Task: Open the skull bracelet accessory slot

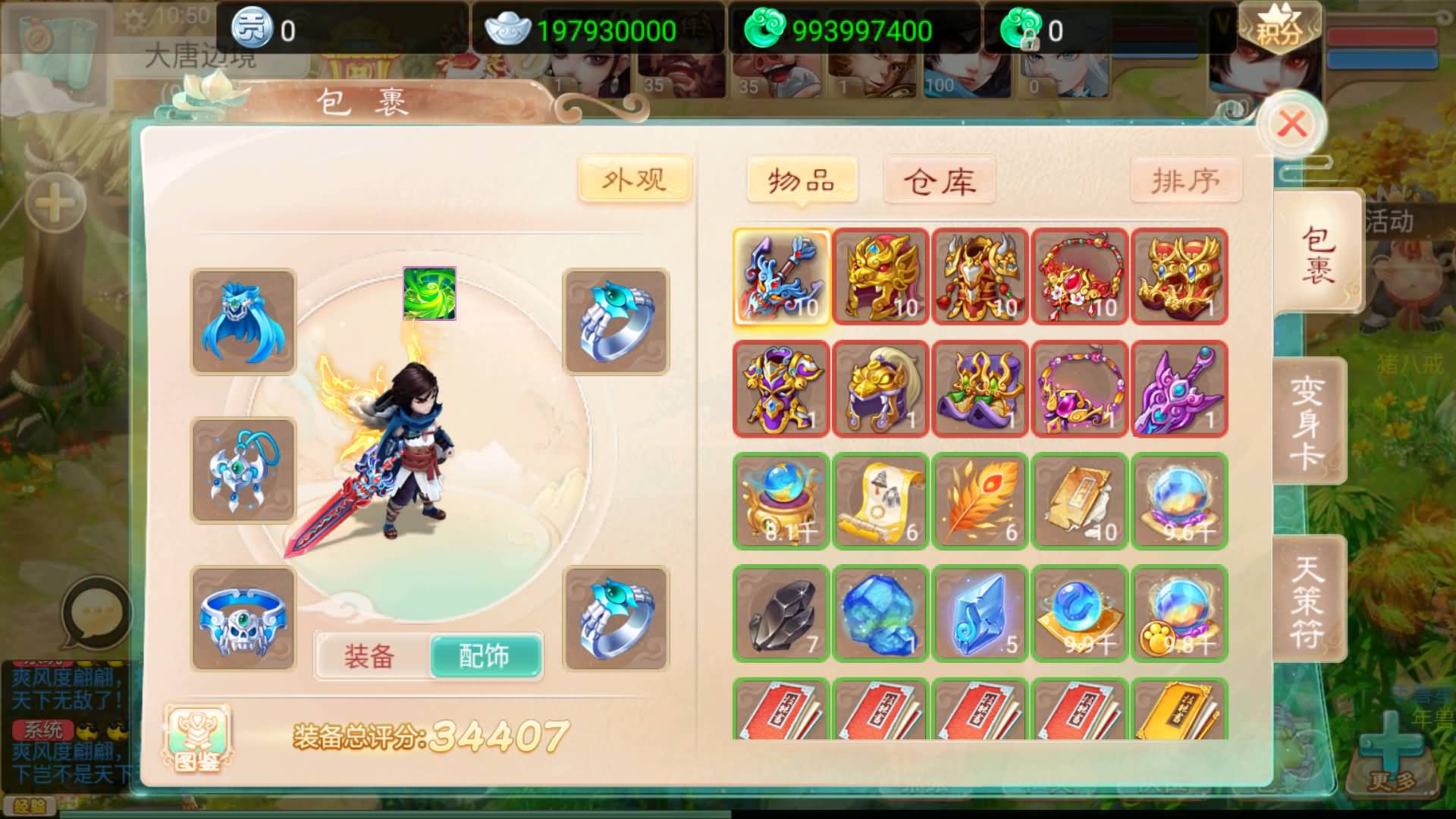Action: click(x=243, y=617)
